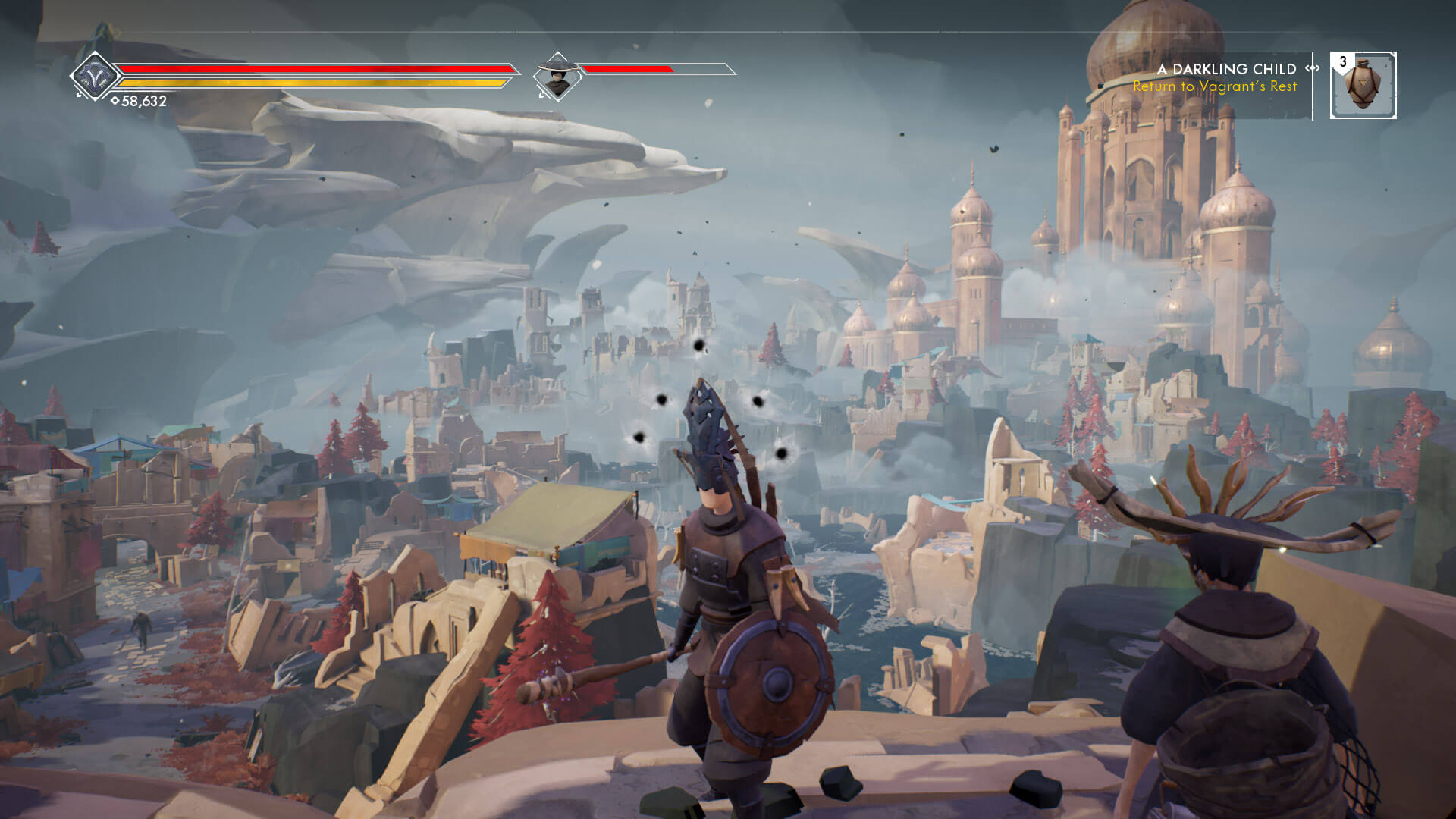The width and height of the screenshot is (1456, 819).
Task: Click the player emblem icon
Action: coord(95,76)
